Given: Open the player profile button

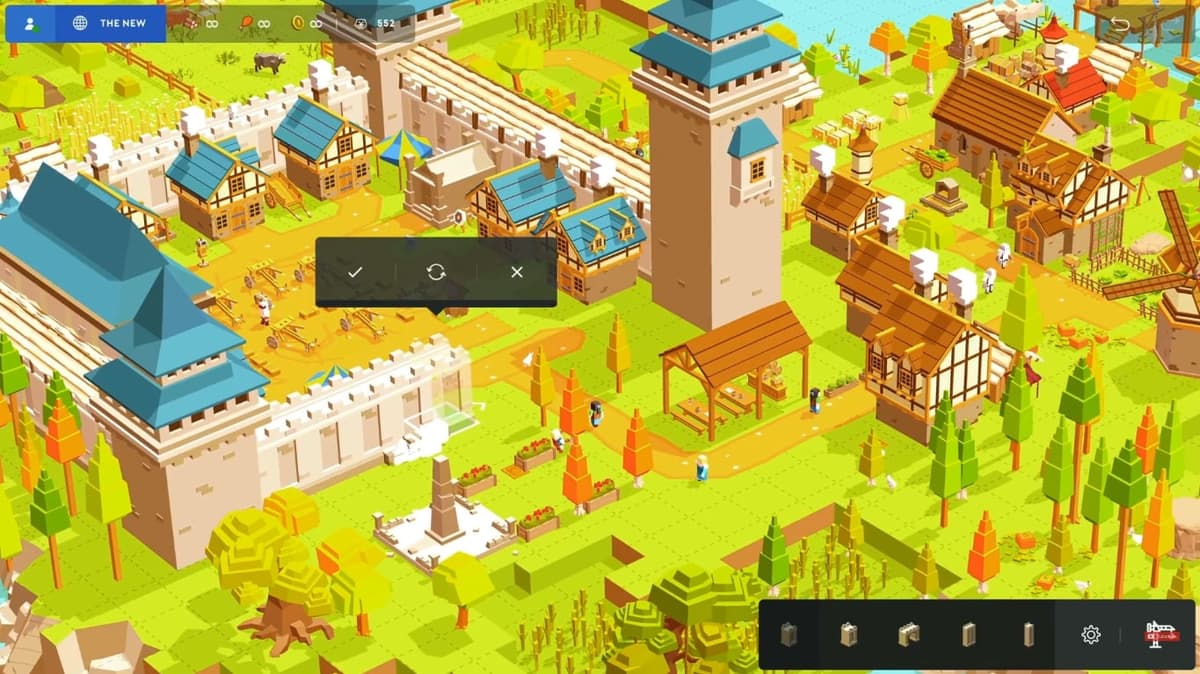Looking at the screenshot, I should [30, 22].
